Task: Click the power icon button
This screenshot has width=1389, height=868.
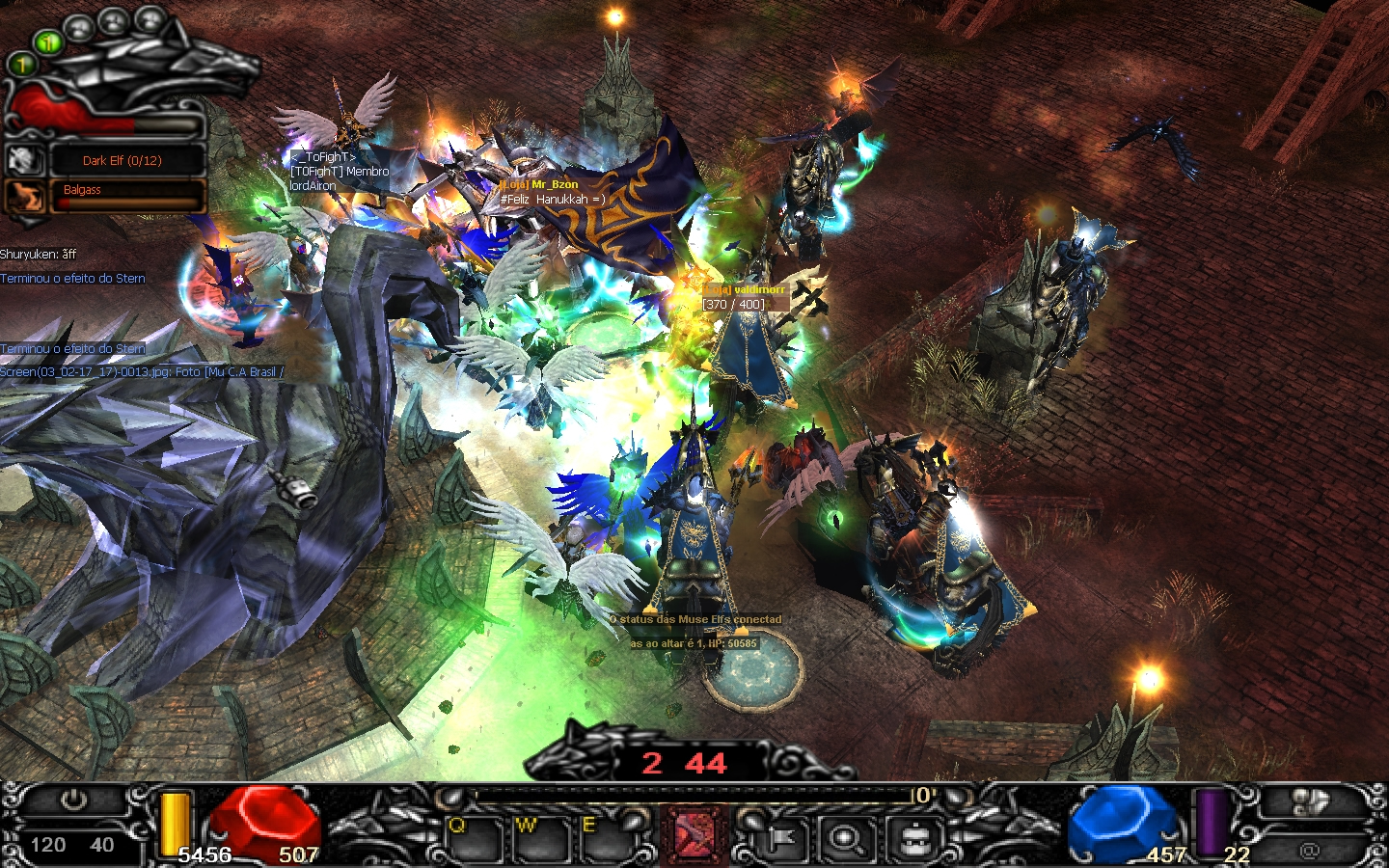Action: 74,802
